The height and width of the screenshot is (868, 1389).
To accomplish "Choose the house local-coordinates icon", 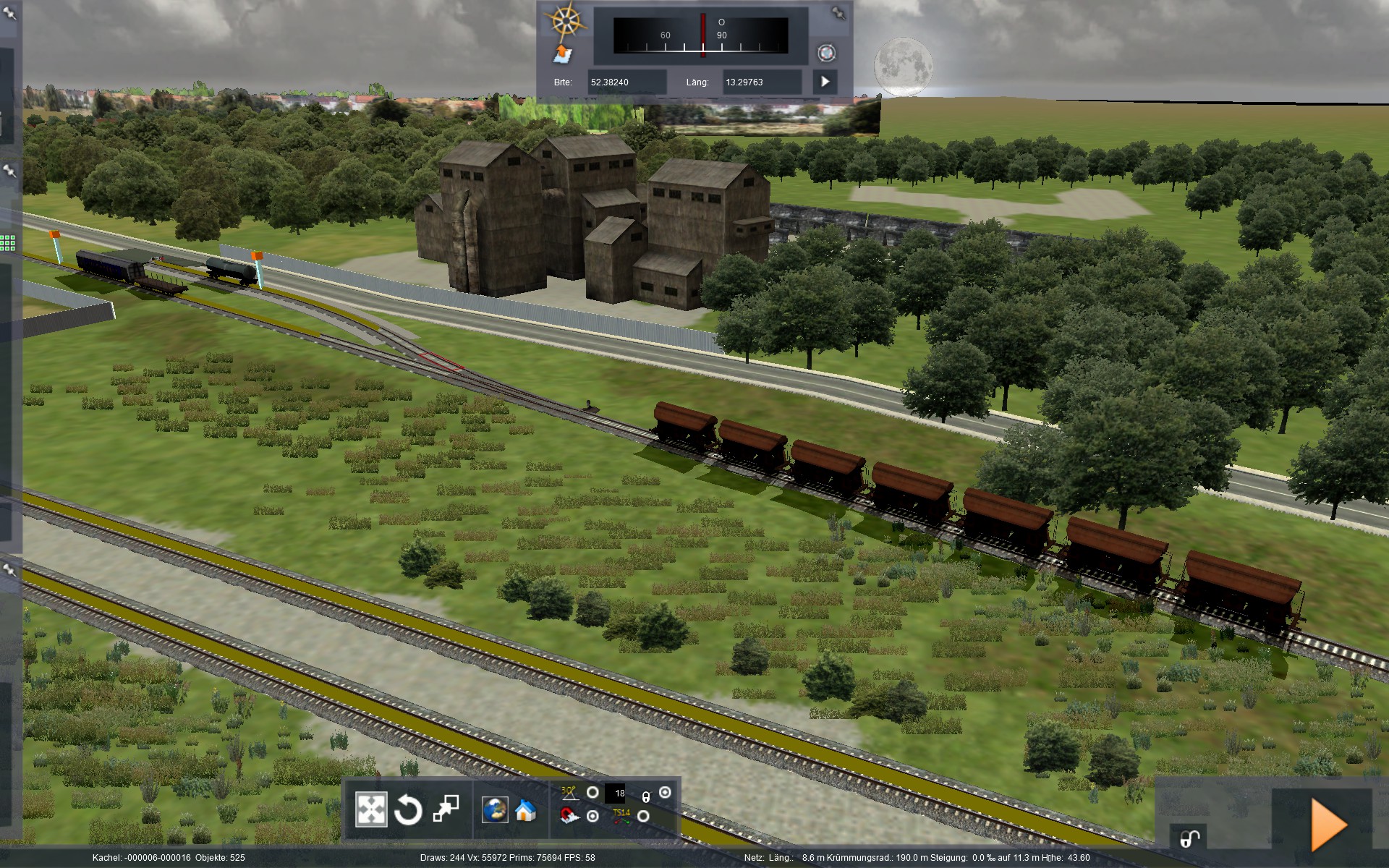I will point(525,810).
